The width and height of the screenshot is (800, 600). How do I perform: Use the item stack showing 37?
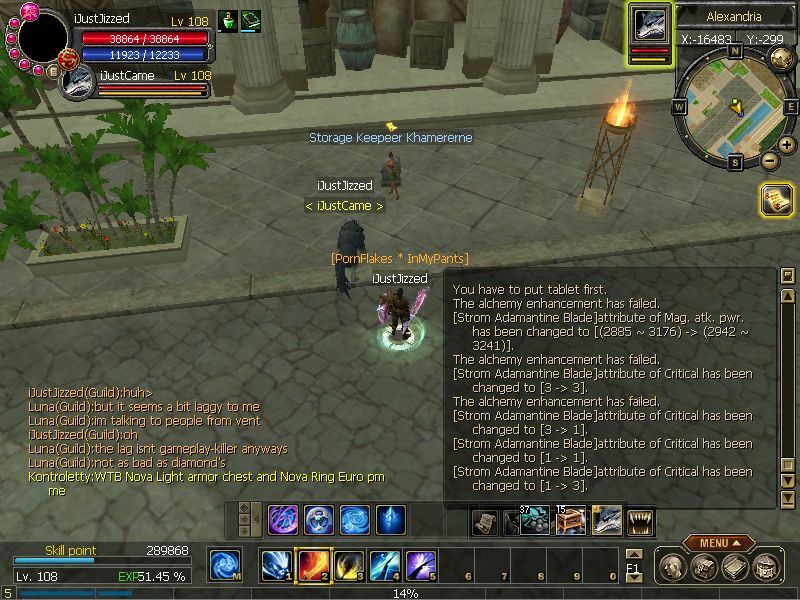pos(534,520)
